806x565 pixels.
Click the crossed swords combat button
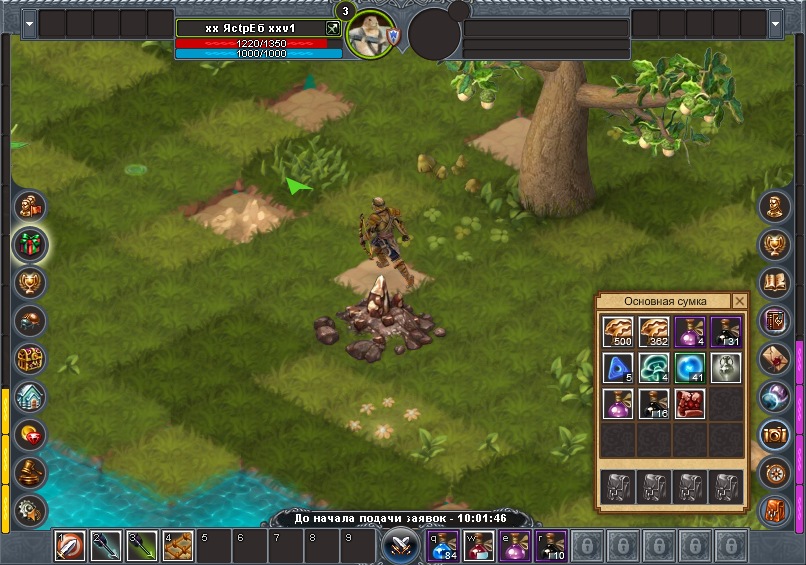(x=401, y=545)
